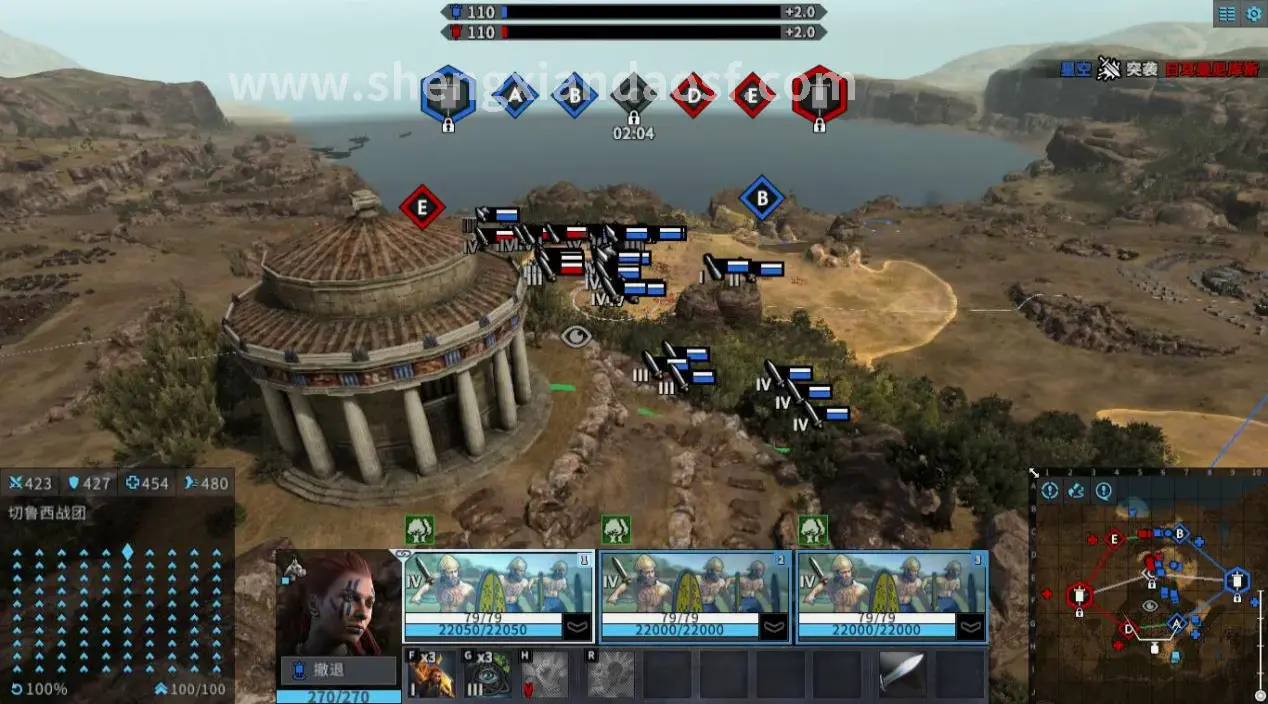This screenshot has width=1268, height=704.
Task: Activate the F ability with flaming warrior
Action: pyautogui.click(x=432, y=676)
